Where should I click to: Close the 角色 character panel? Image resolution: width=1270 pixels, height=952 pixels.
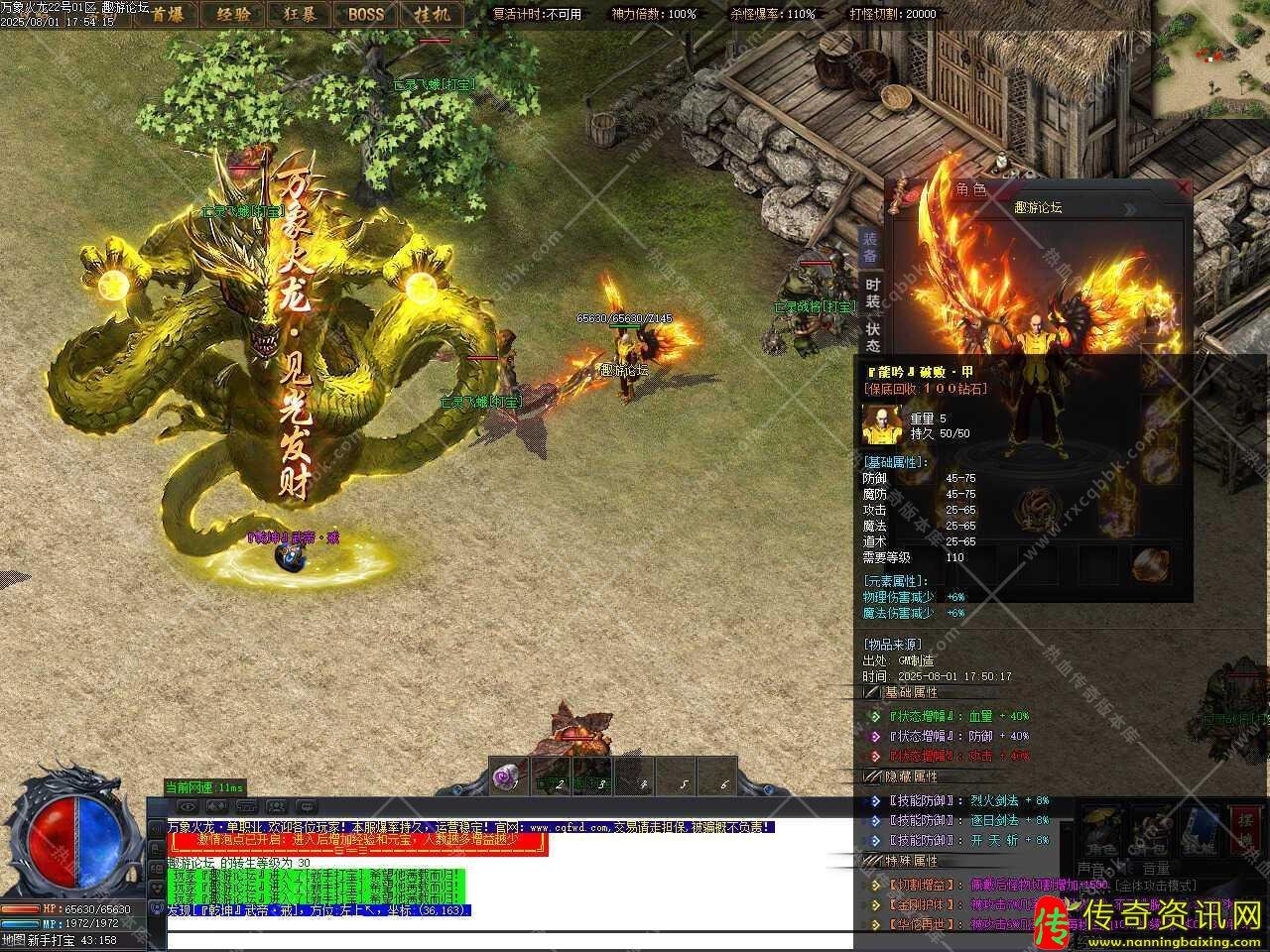click(x=1182, y=186)
